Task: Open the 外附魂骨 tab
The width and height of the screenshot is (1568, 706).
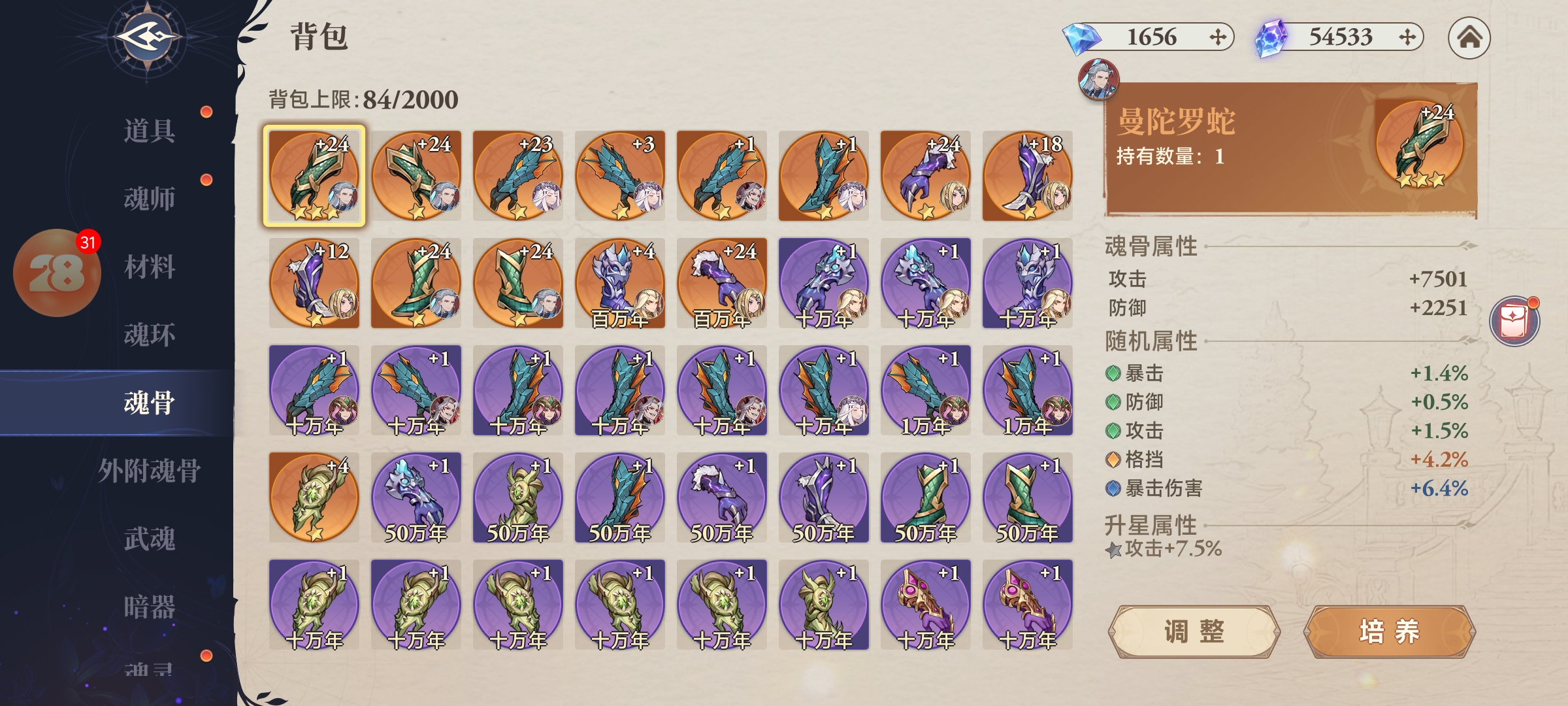Action: [x=149, y=471]
